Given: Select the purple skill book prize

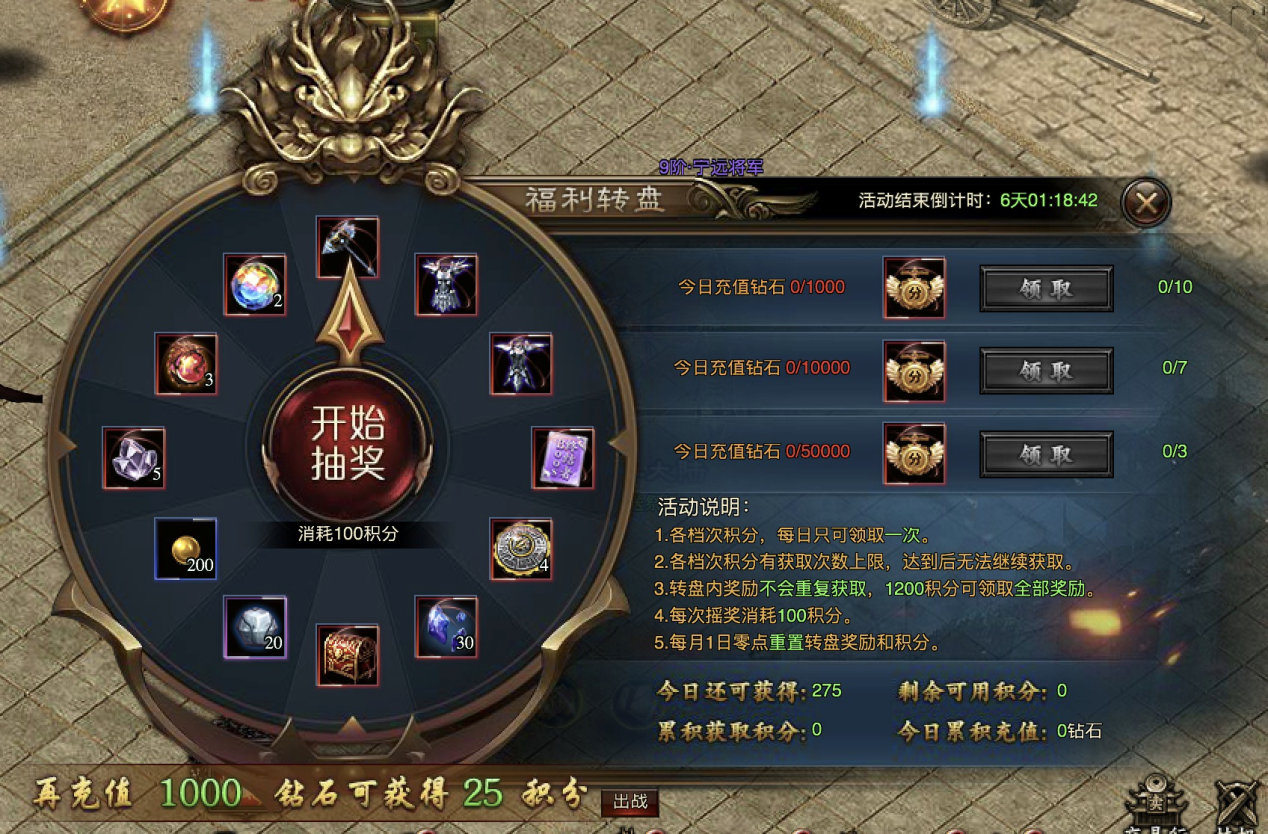Looking at the screenshot, I should pyautogui.click(x=563, y=458).
